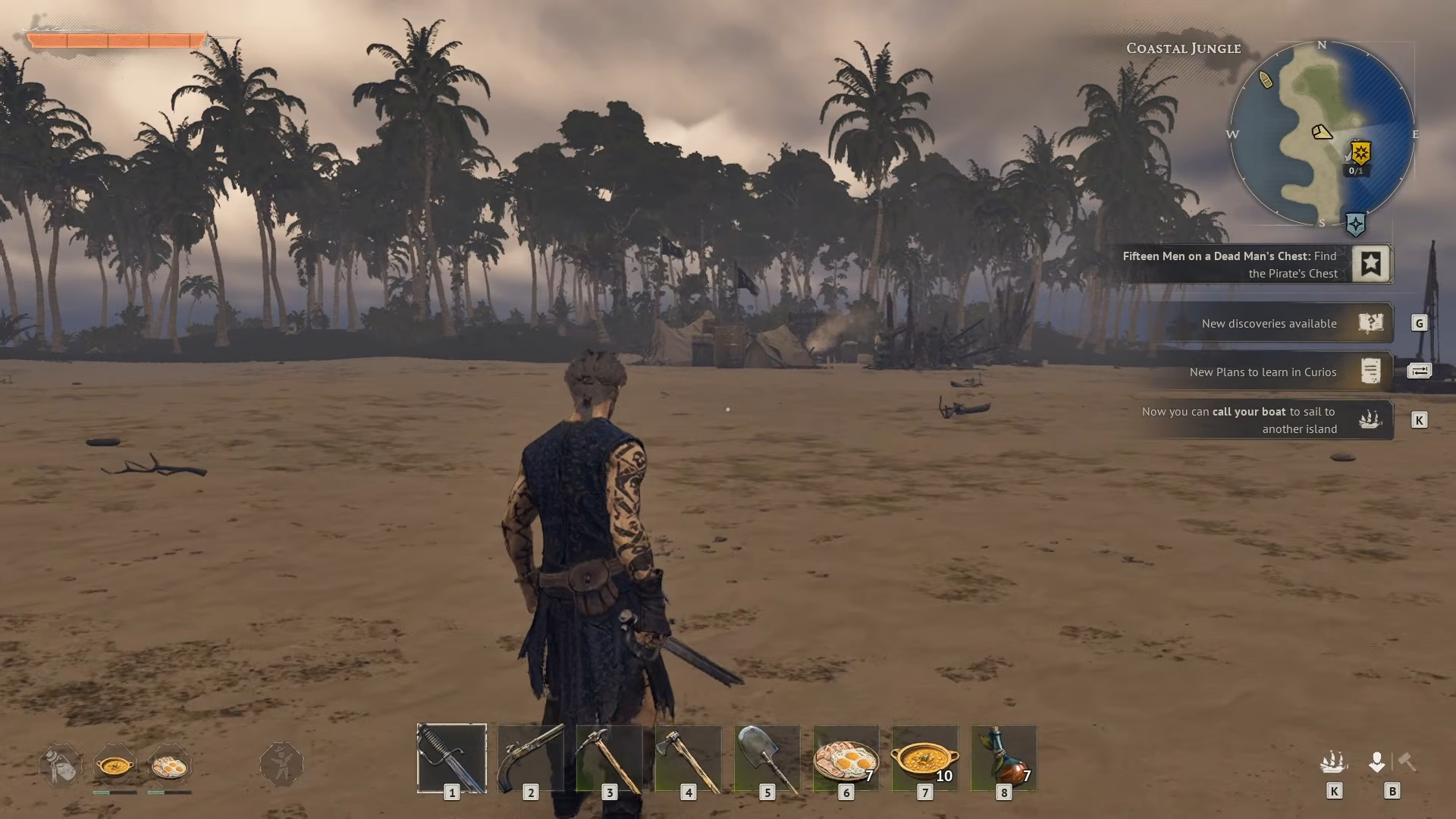The width and height of the screenshot is (1456, 819).
Task: Select the cutlass sword hotbar slot
Action: (451, 758)
